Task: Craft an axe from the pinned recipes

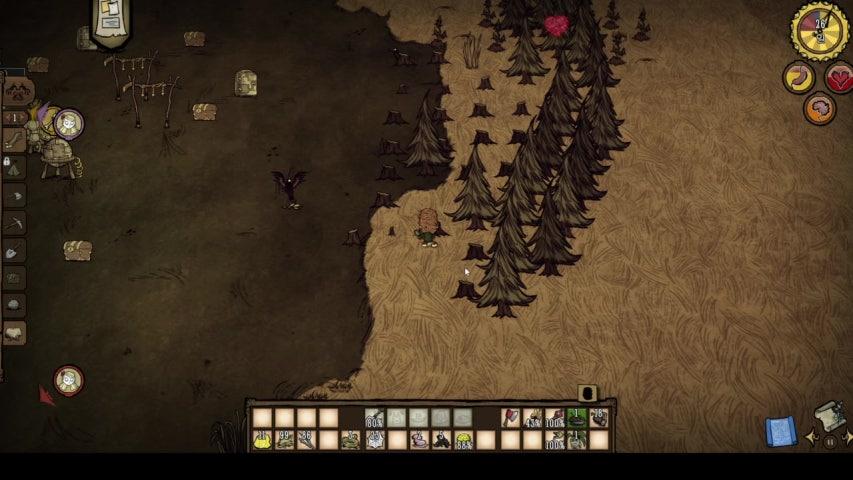Action: click(x=15, y=196)
